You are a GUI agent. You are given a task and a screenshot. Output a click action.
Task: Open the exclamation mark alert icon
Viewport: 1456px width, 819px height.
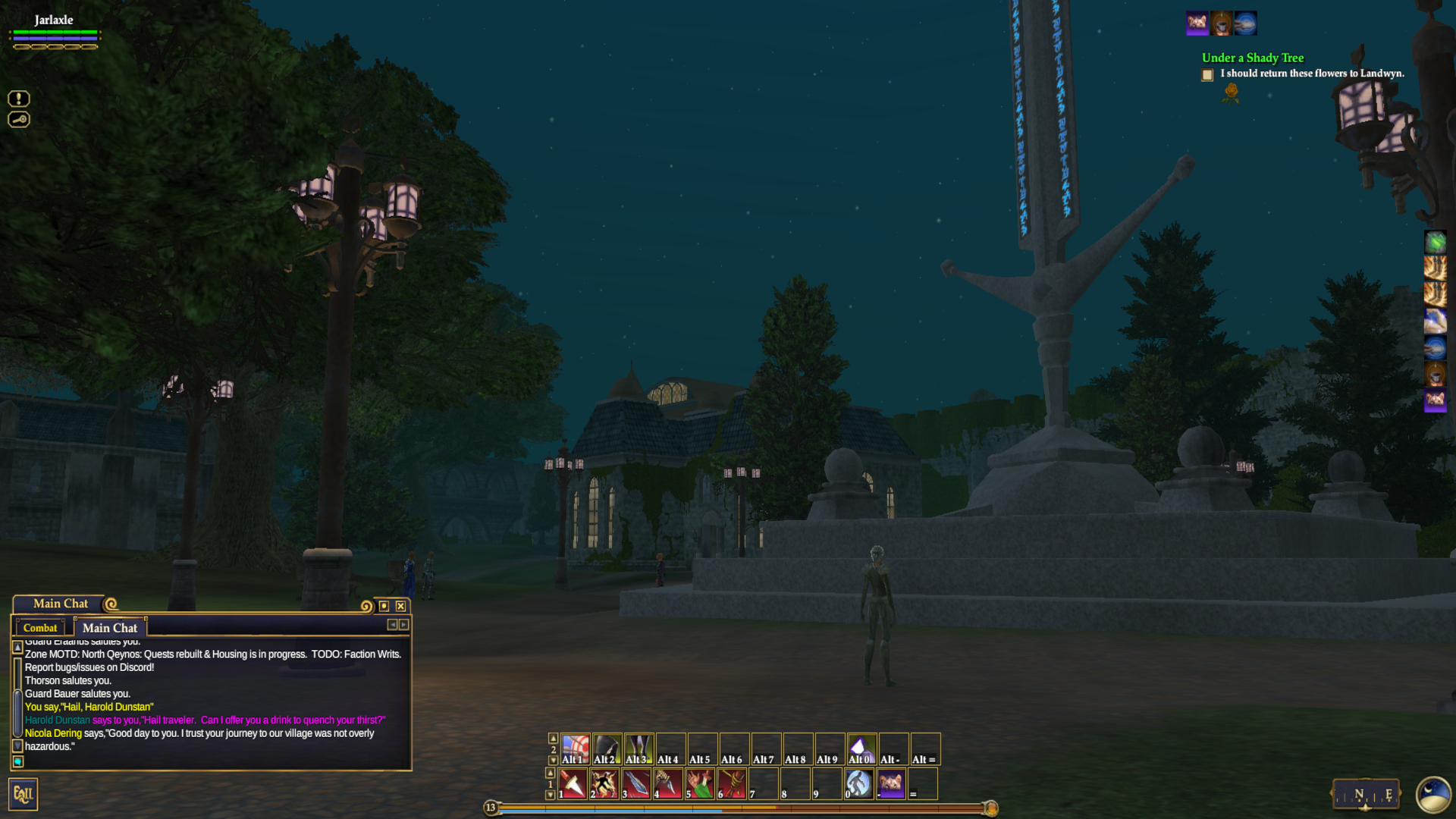pyautogui.click(x=19, y=99)
